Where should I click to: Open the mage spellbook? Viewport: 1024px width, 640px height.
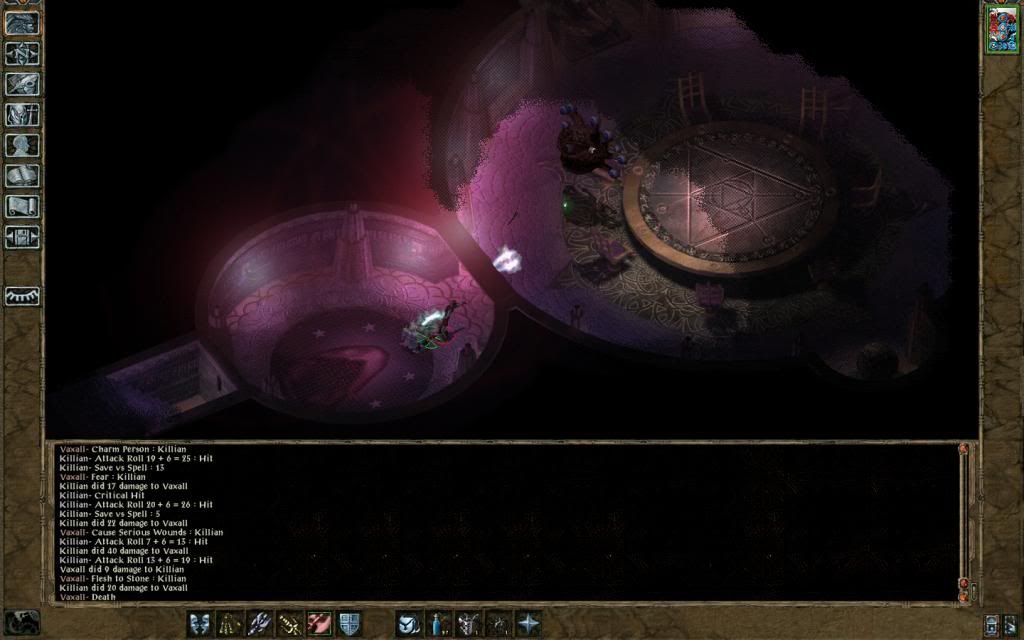pyautogui.click(x=22, y=176)
